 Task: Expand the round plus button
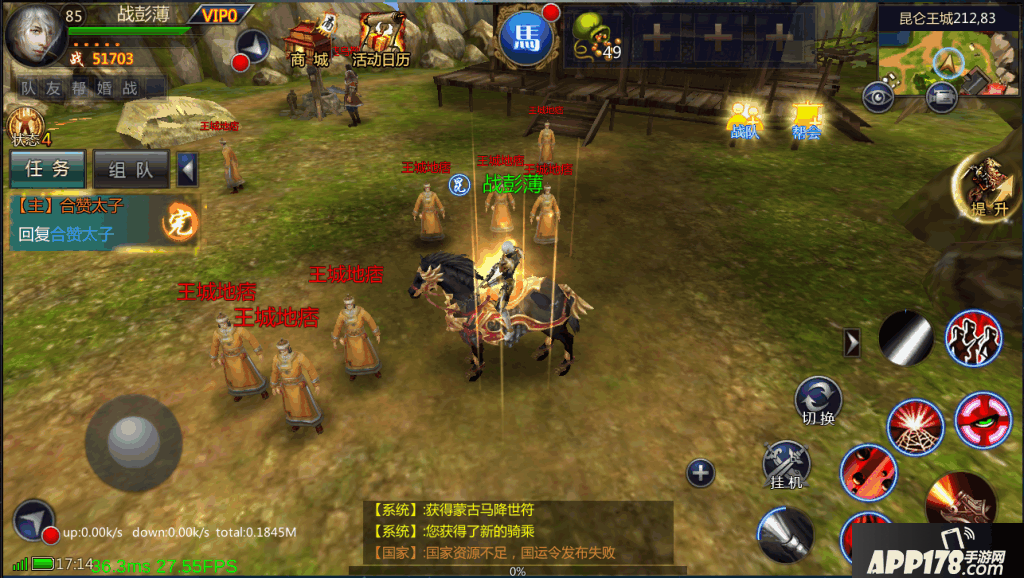(701, 473)
